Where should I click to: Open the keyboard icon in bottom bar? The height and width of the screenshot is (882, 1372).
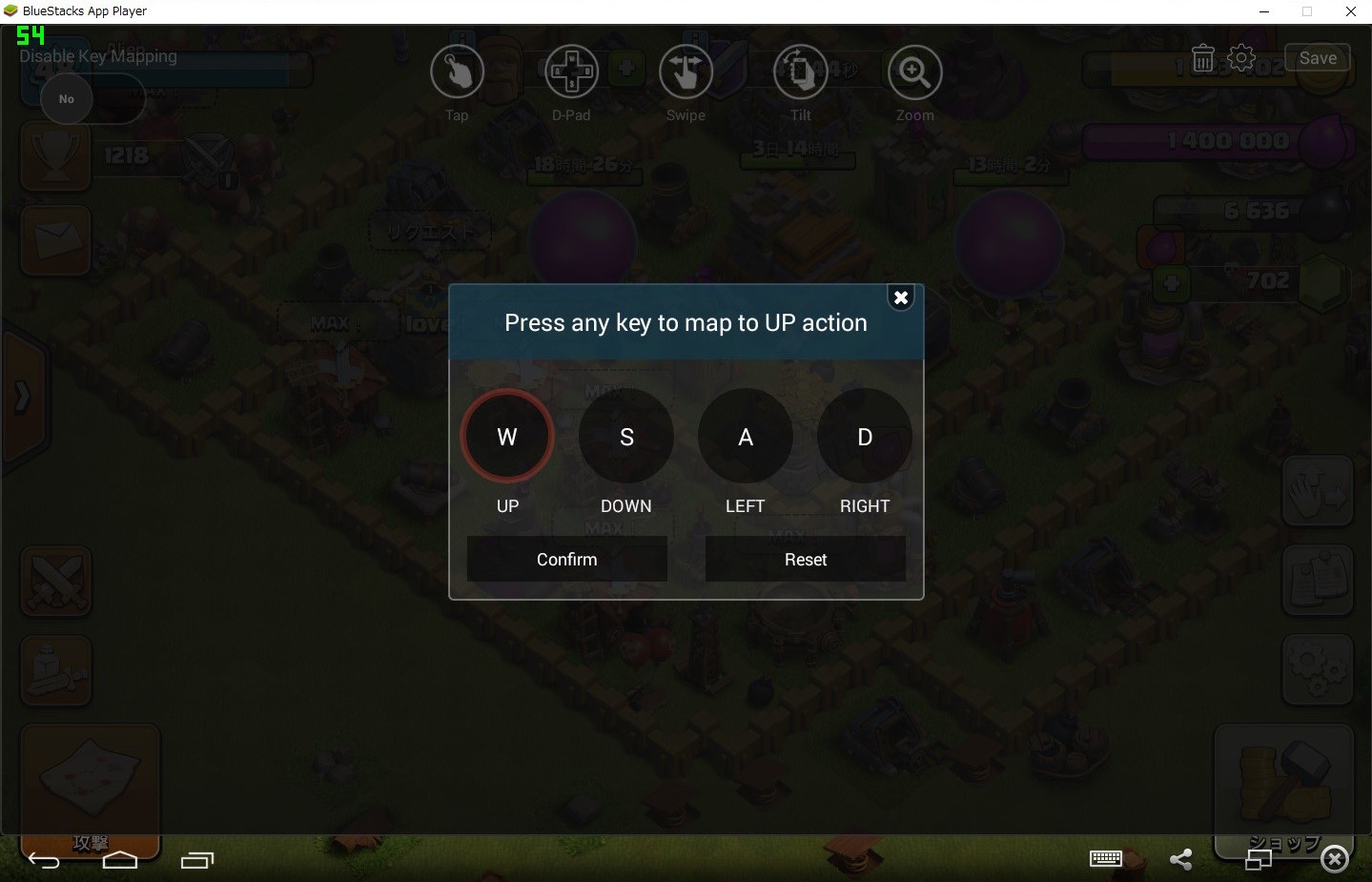(x=1105, y=859)
